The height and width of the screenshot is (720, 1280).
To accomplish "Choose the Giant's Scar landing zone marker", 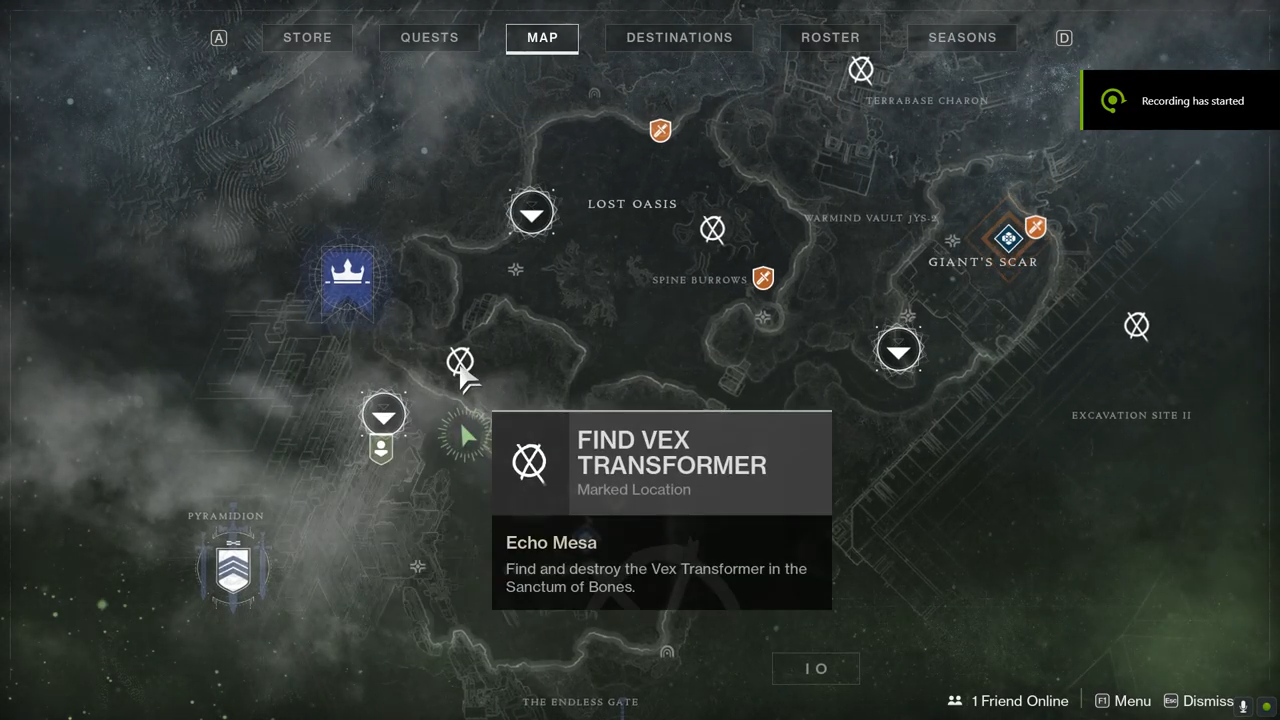I will tap(898, 350).
